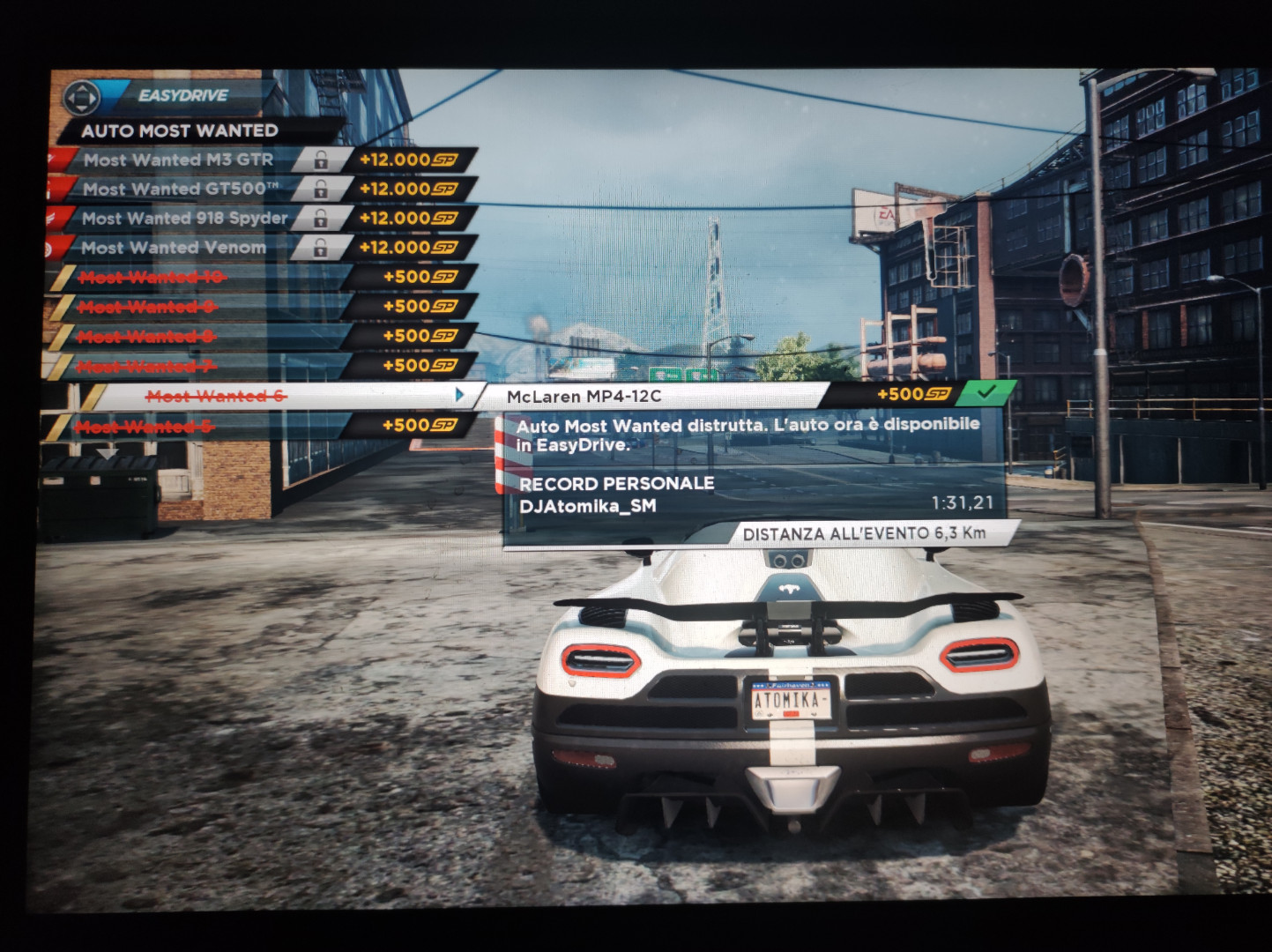
Task: Select the crossed-out Most Wanted 10 row
Action: (x=152, y=278)
